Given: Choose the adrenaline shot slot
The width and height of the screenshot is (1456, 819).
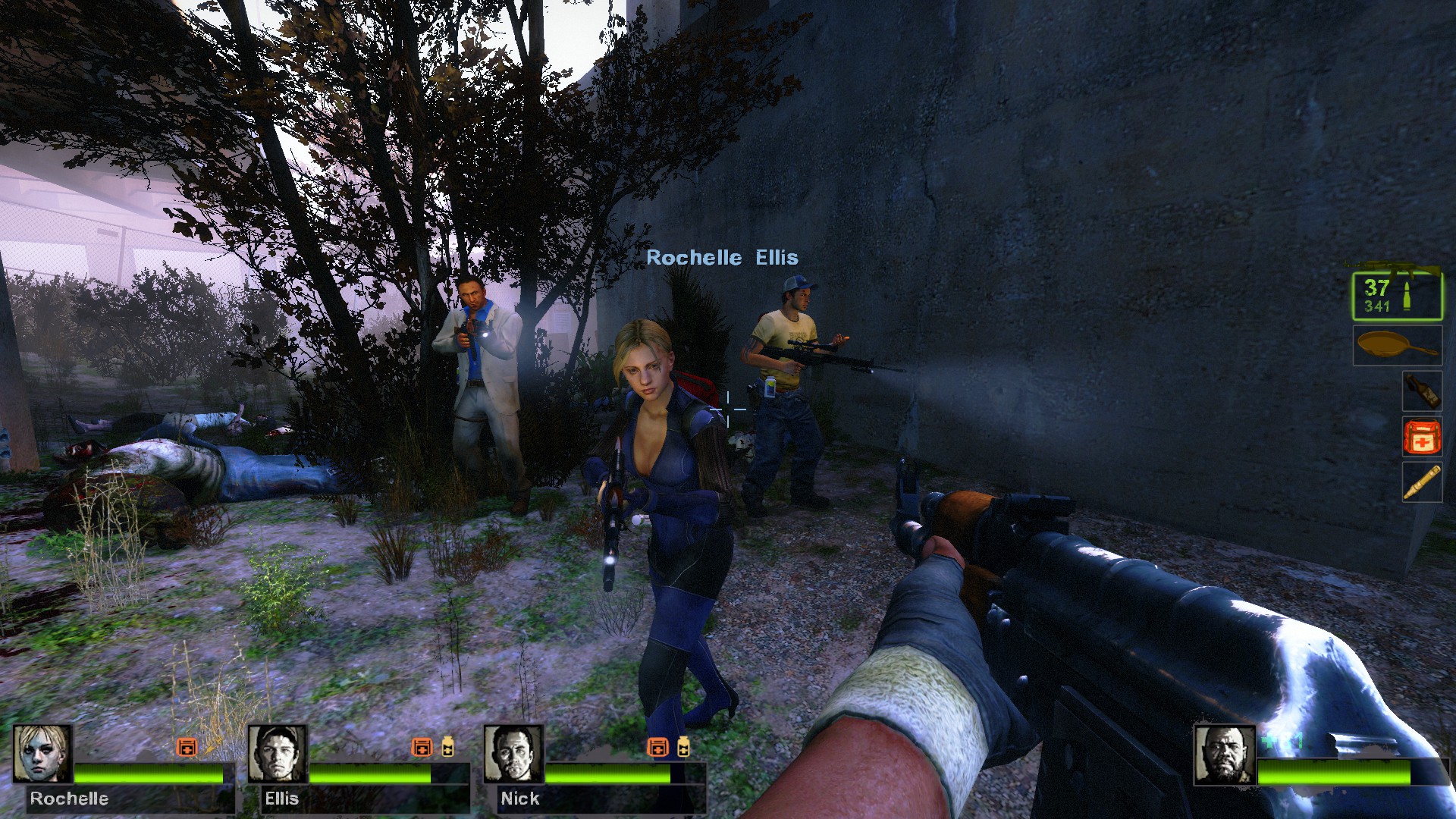Looking at the screenshot, I should (1421, 482).
